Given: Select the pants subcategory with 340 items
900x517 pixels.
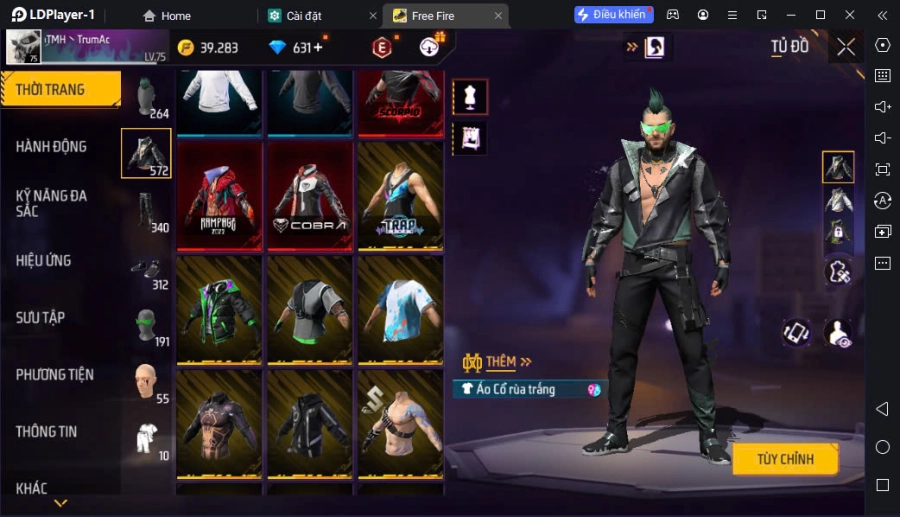Looking at the screenshot, I should 146,211.
